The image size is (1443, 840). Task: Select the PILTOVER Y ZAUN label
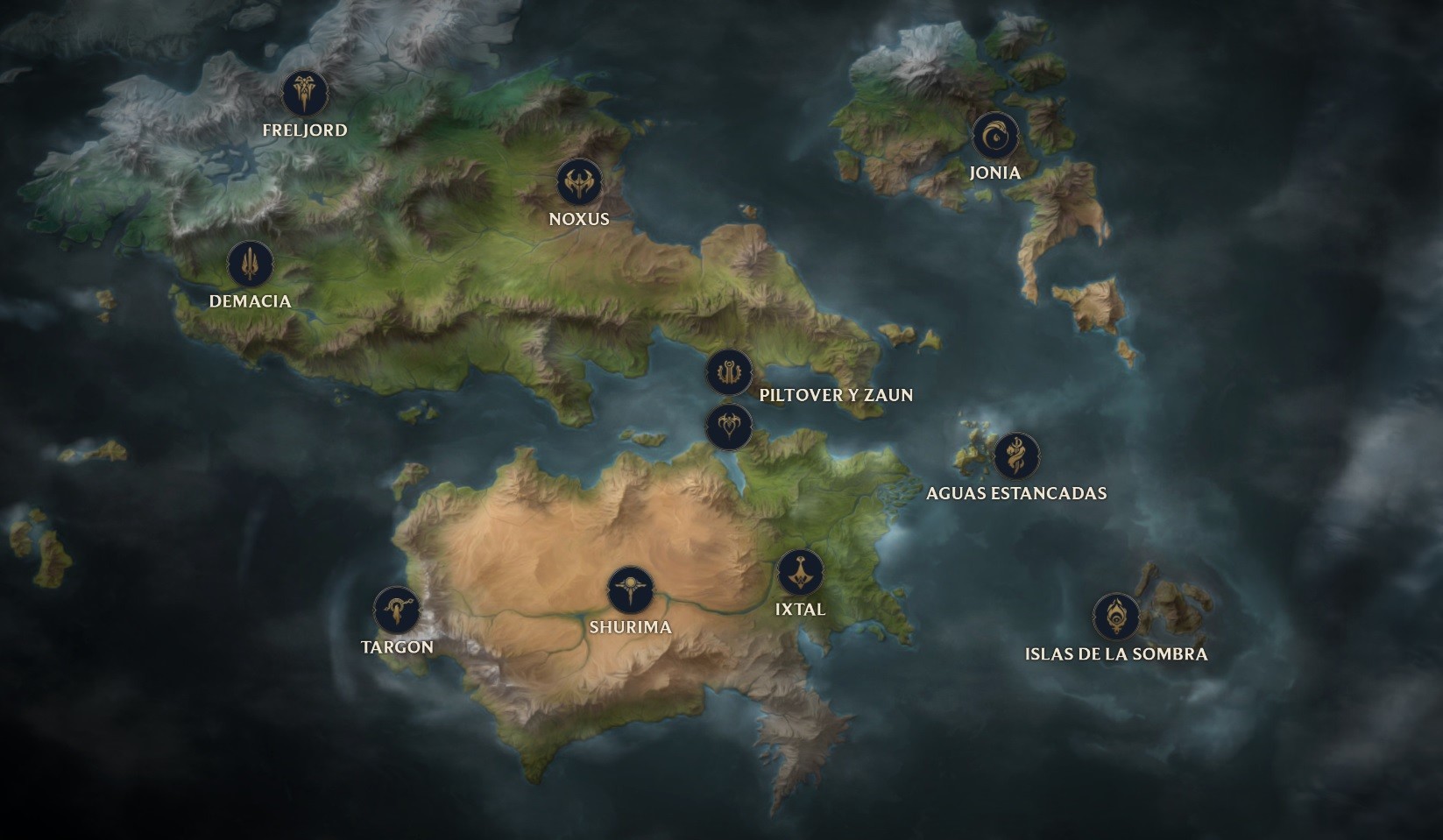837,396
